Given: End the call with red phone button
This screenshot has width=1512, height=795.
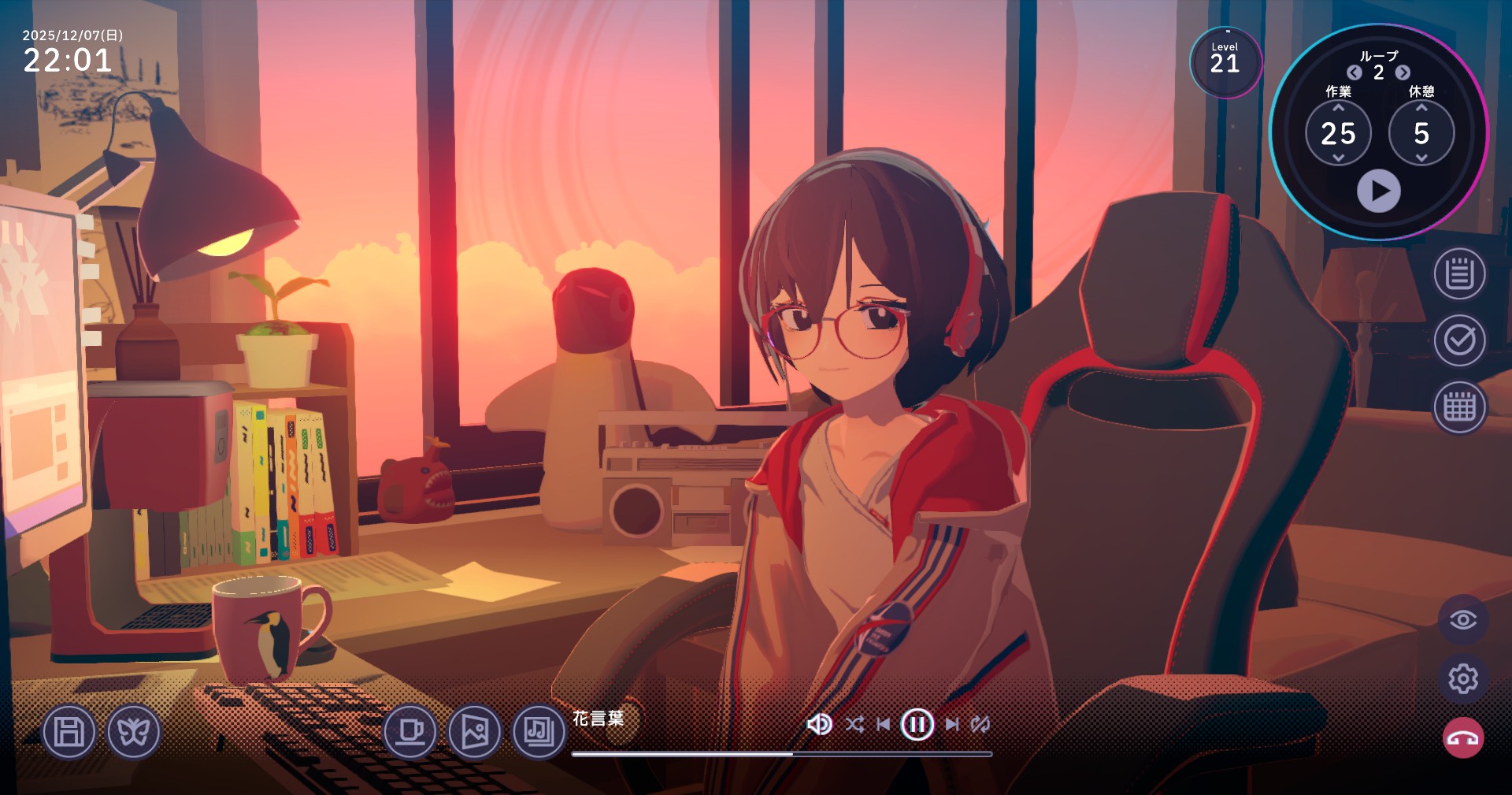Looking at the screenshot, I should (x=1463, y=738).
